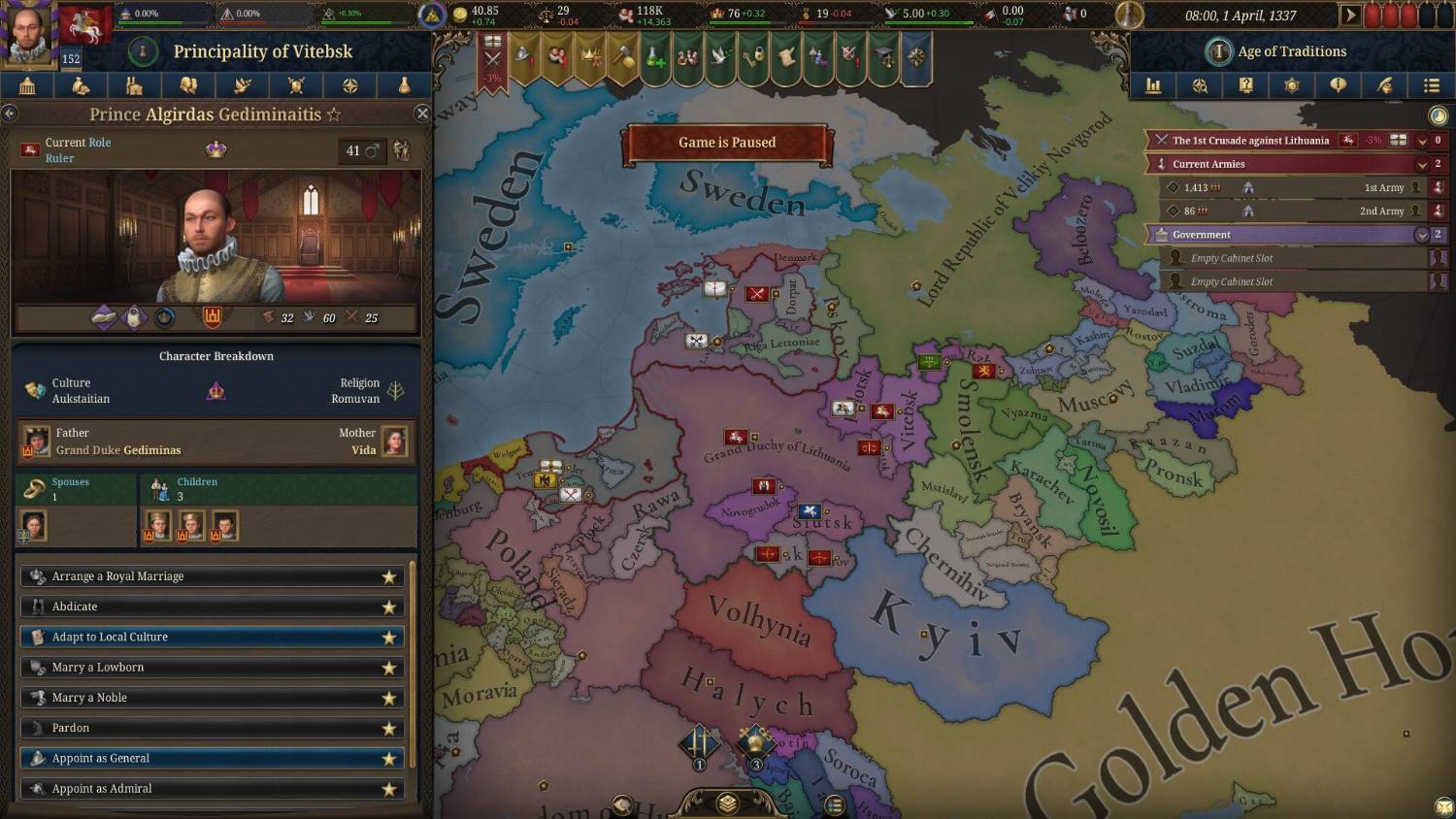The height and width of the screenshot is (819, 1456).
Task: Click the game speed play arrow
Action: pyautogui.click(x=1349, y=16)
